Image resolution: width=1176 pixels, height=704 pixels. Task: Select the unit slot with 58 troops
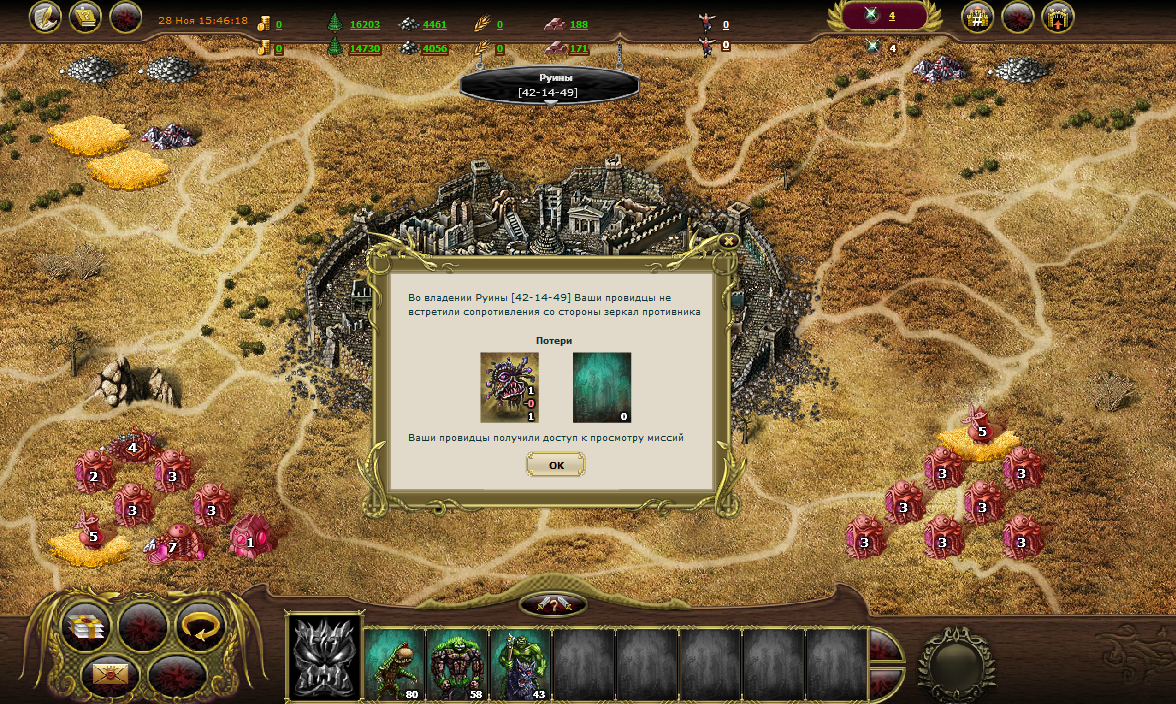pyautogui.click(x=457, y=663)
